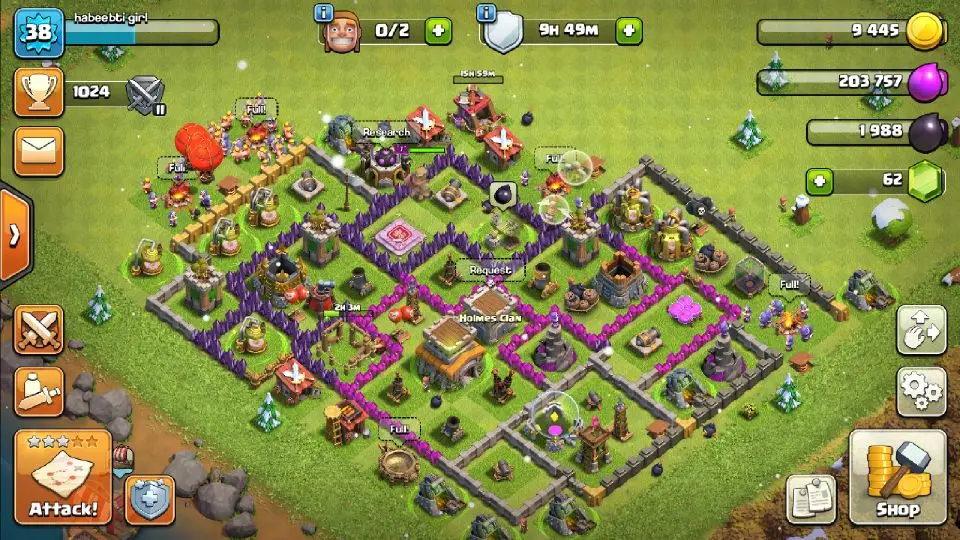
Task: Open the pinned notes icon beside Shop
Action: tap(811, 498)
